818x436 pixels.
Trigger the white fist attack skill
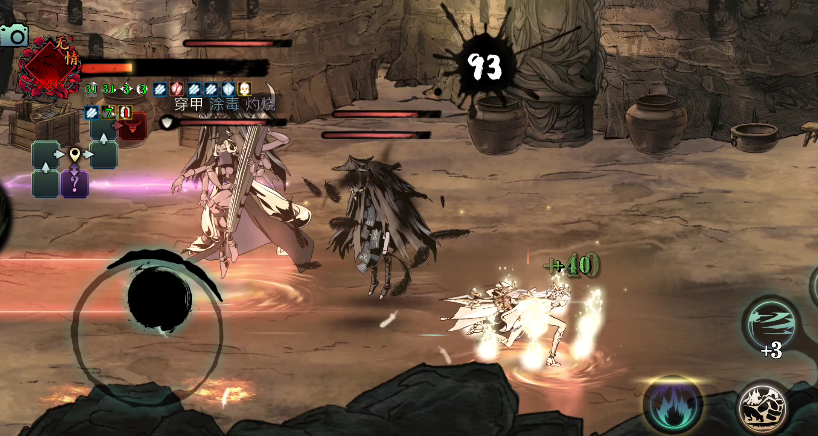click(x=763, y=407)
